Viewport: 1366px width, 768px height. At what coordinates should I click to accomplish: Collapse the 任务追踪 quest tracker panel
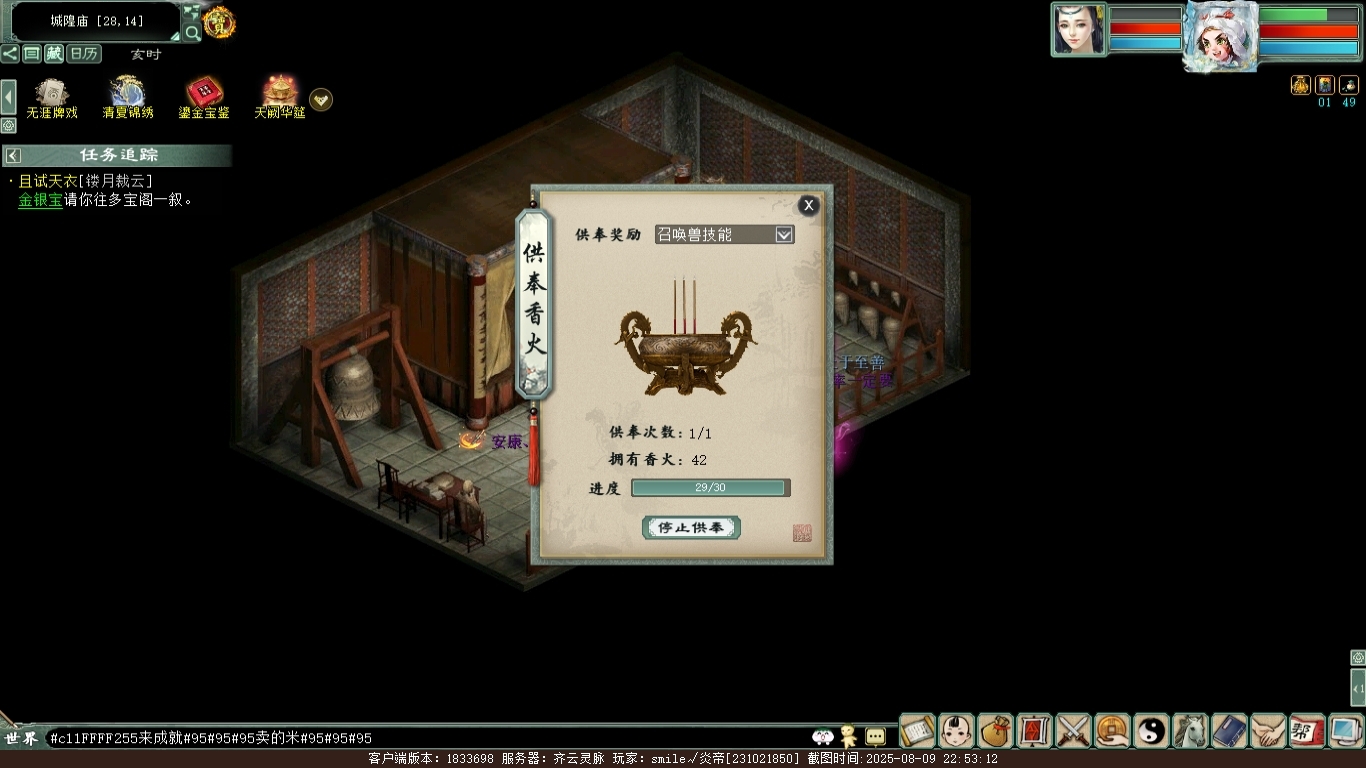pos(13,155)
